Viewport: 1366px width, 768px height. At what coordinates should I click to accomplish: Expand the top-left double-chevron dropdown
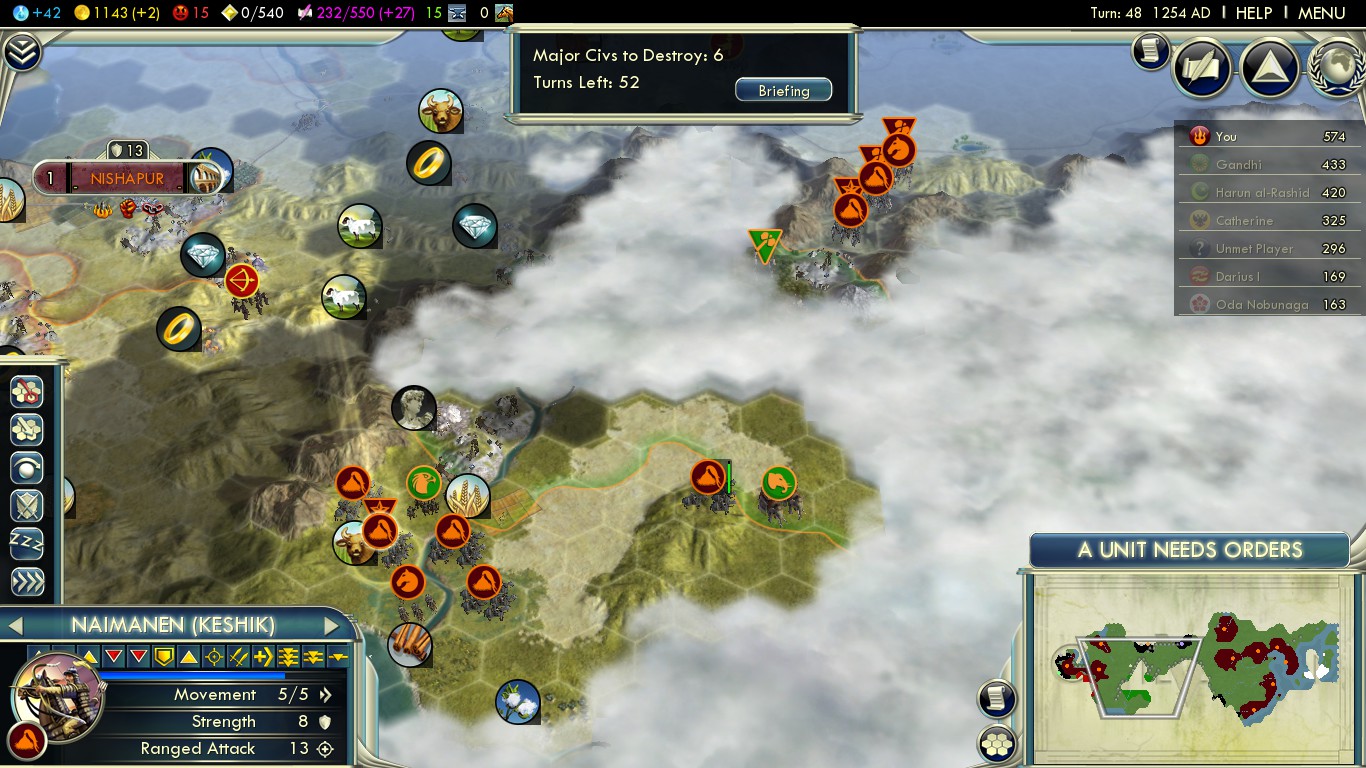coord(21,52)
